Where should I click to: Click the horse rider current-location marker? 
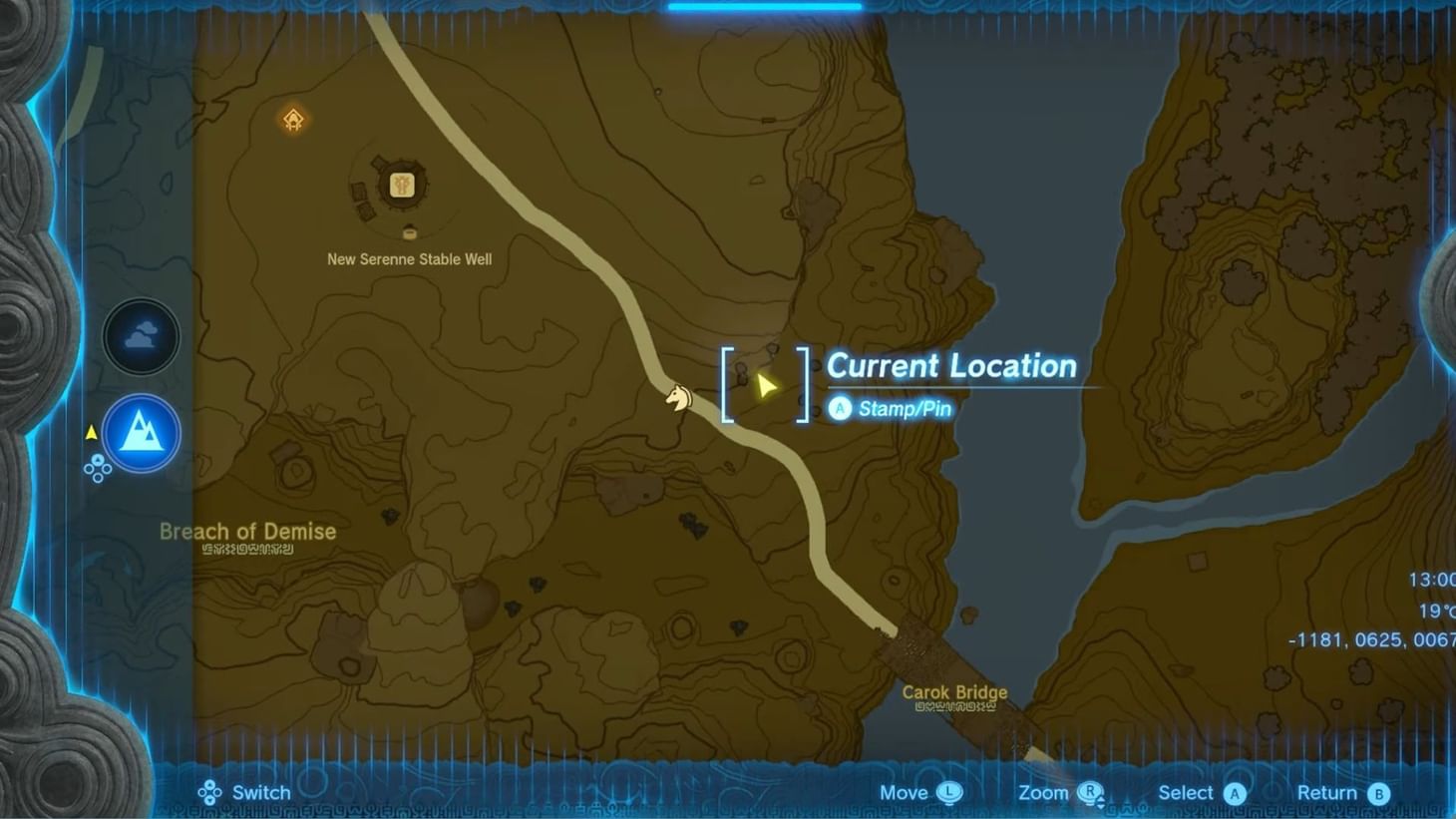[x=679, y=397]
